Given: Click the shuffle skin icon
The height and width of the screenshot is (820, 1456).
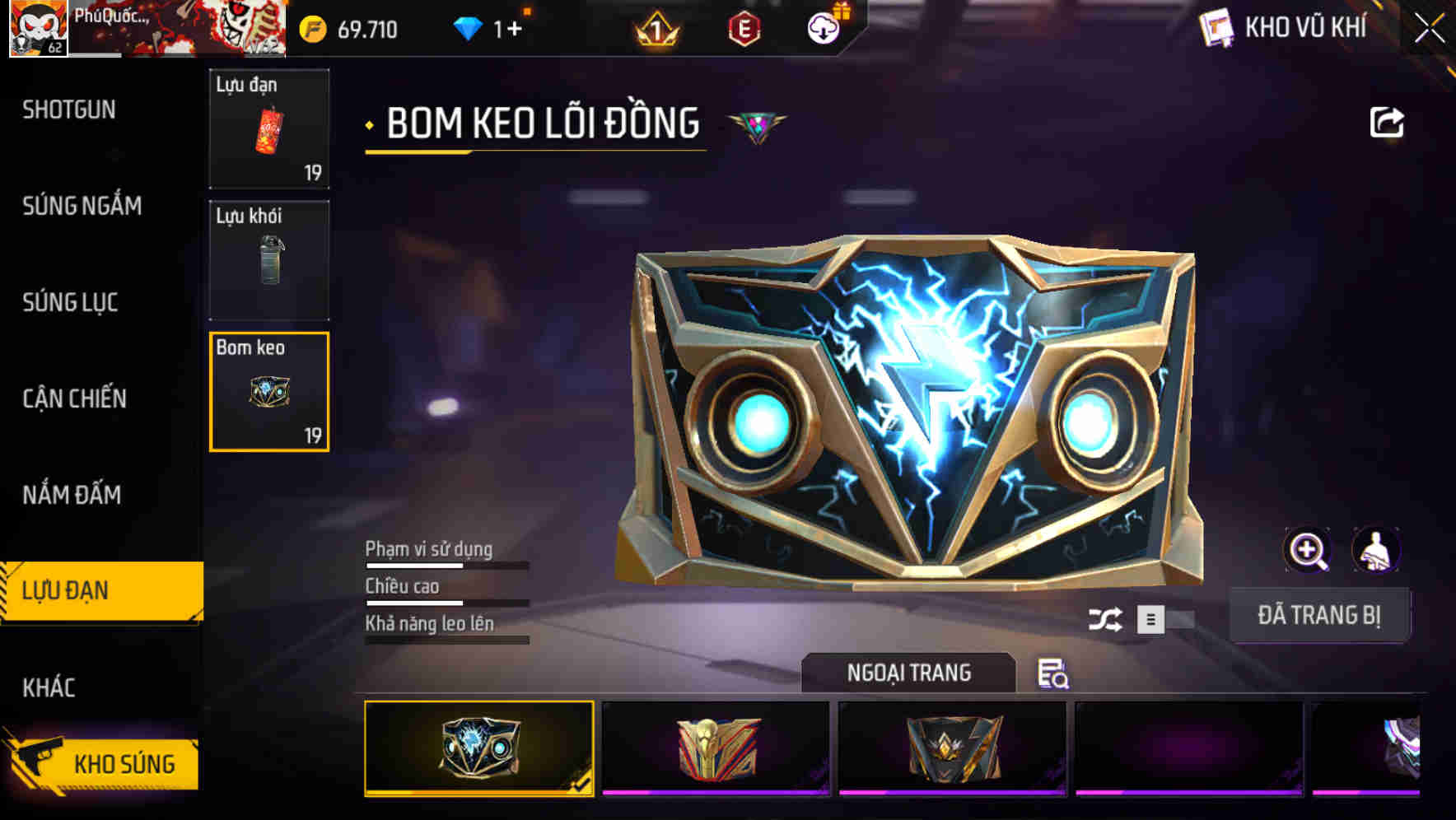Looking at the screenshot, I should (1108, 617).
